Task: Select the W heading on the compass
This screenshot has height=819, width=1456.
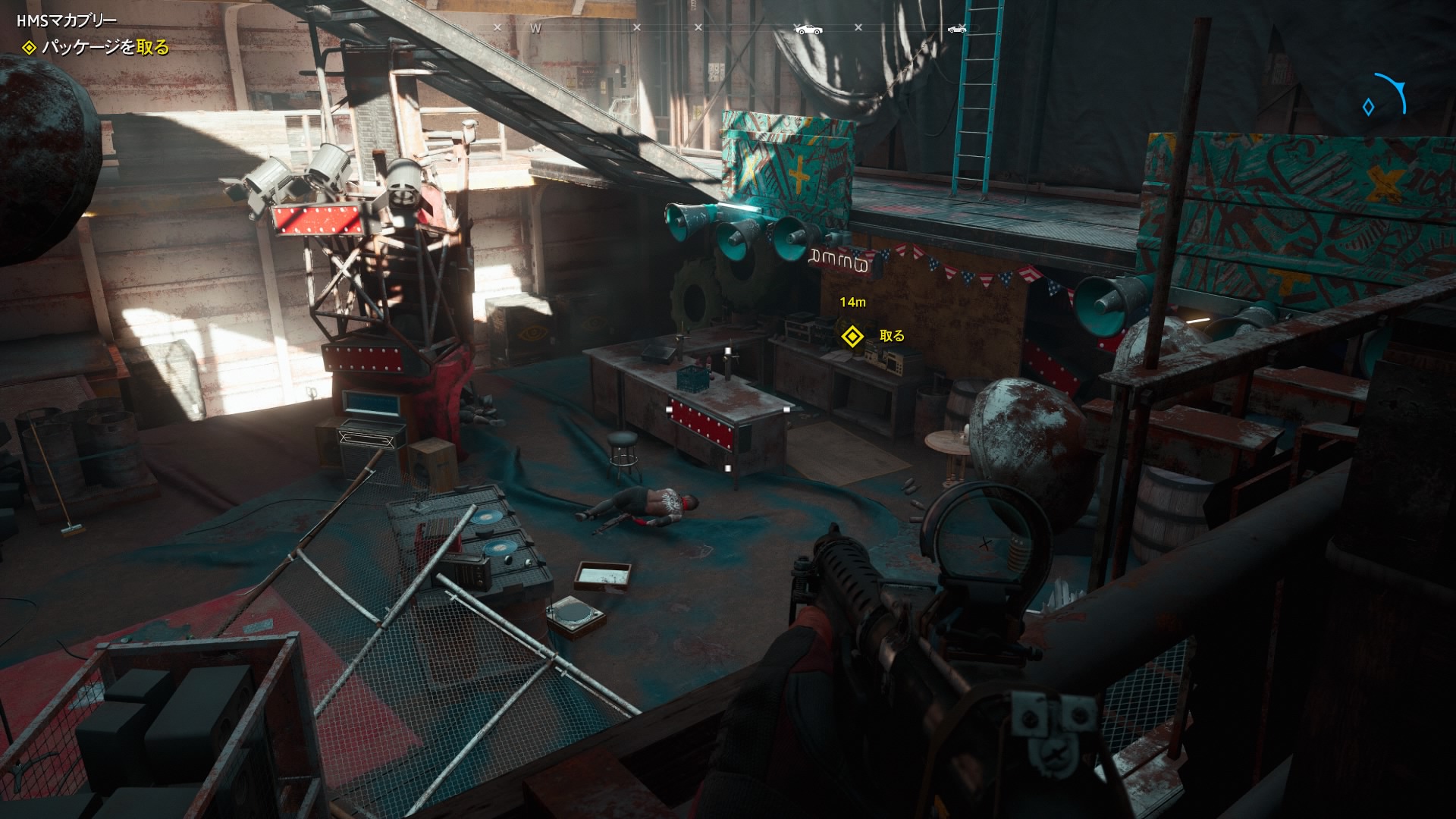Action: (535, 29)
